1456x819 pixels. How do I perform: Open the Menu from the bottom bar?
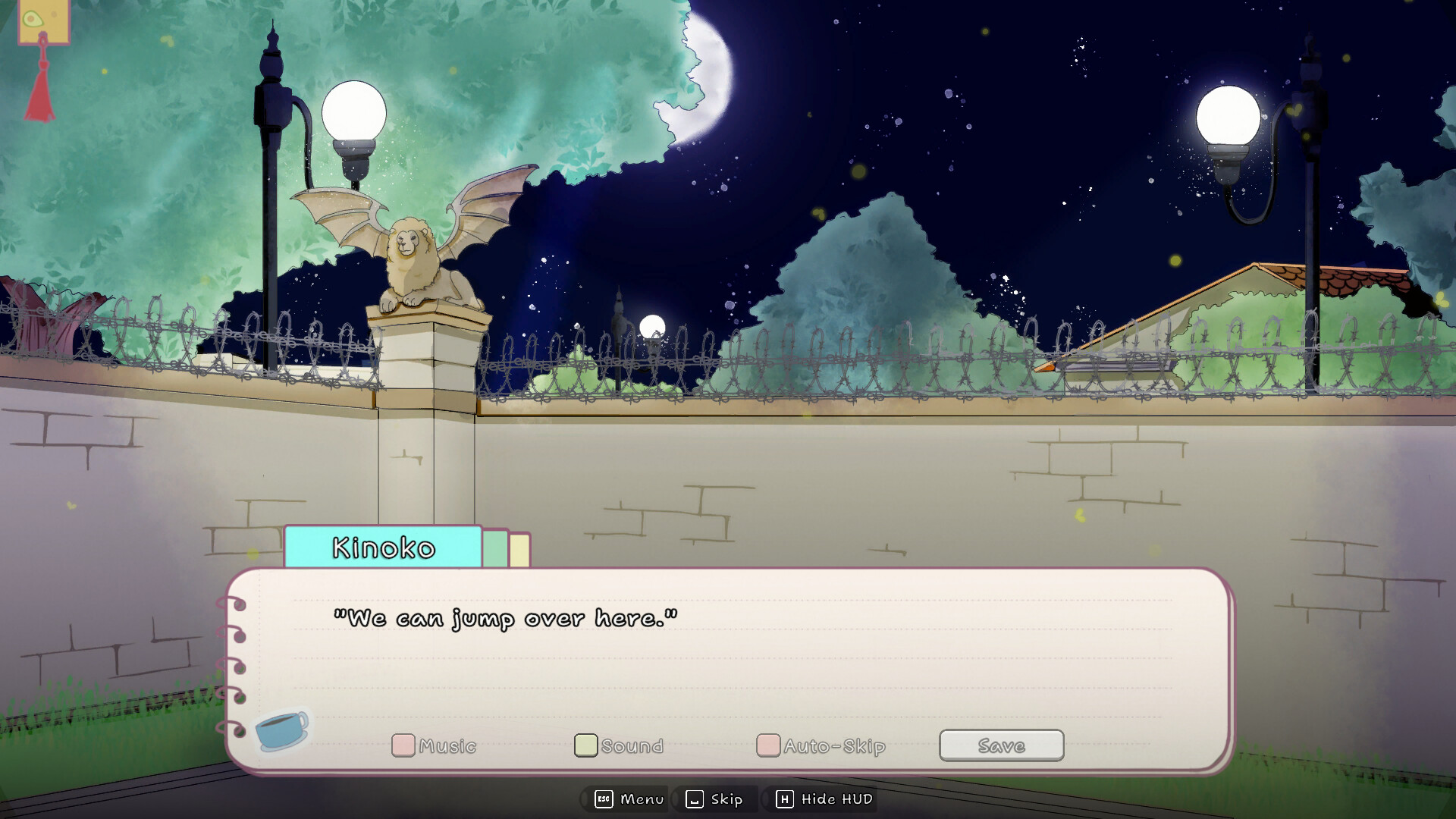tap(641, 799)
